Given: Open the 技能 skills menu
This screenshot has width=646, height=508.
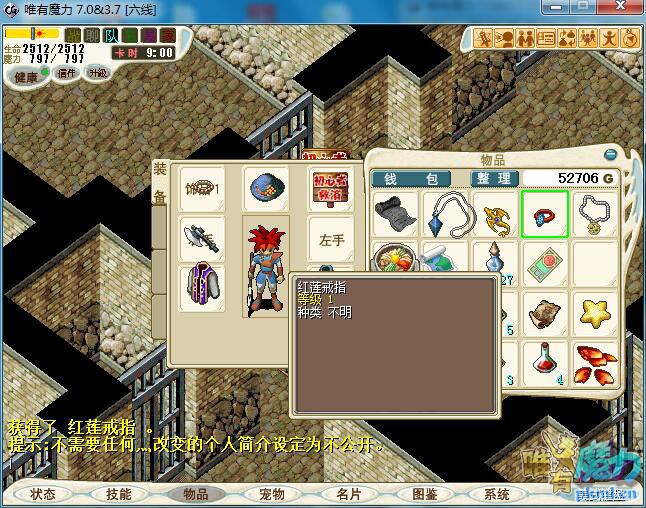Looking at the screenshot, I should coord(119,494).
